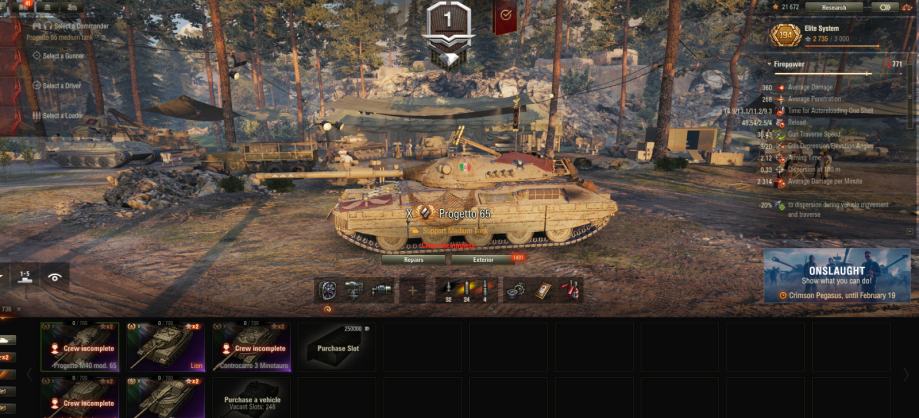Select the turbocharger equipment slot

click(x=328, y=290)
